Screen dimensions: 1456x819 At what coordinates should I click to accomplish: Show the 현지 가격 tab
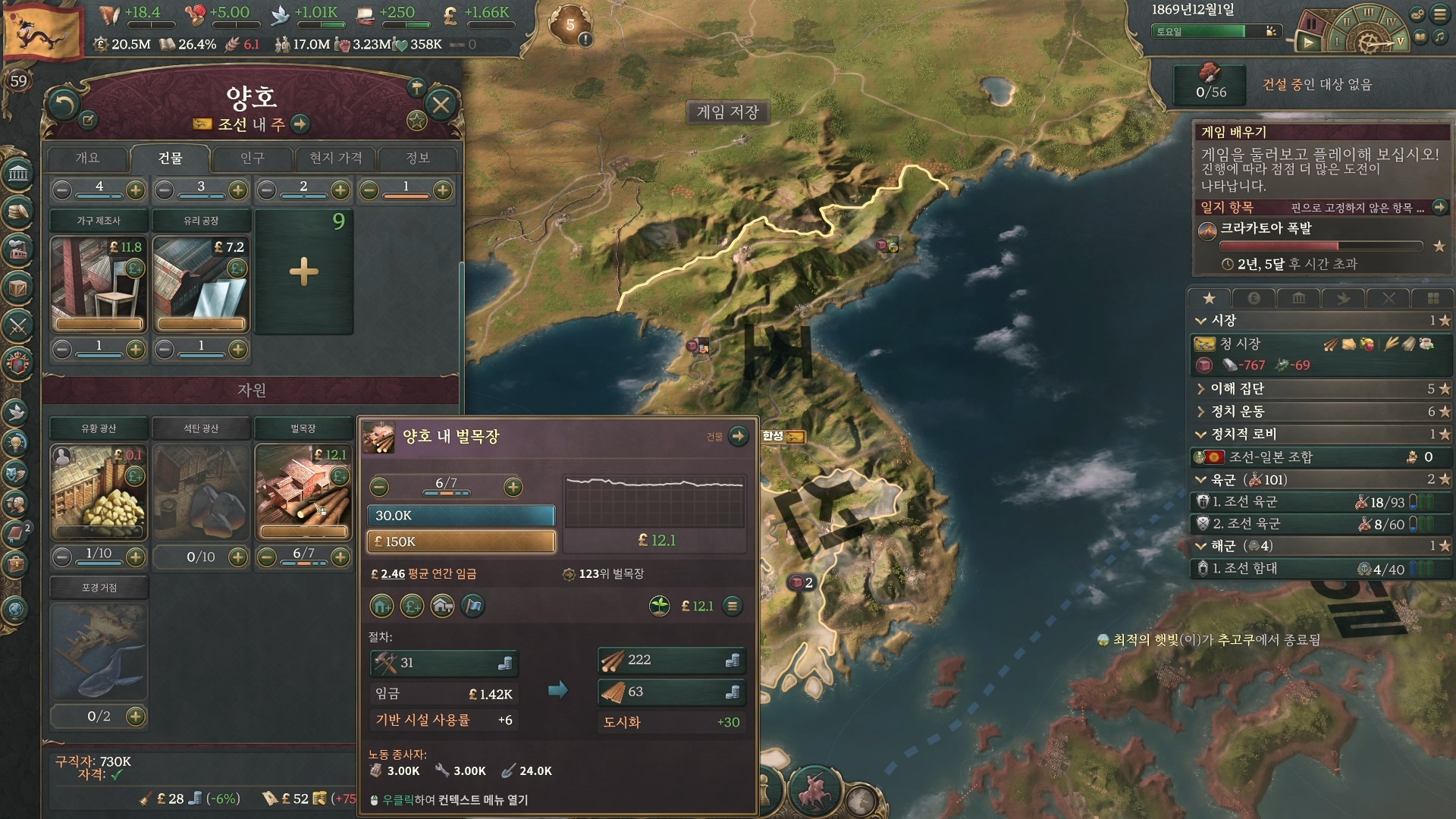(335, 158)
